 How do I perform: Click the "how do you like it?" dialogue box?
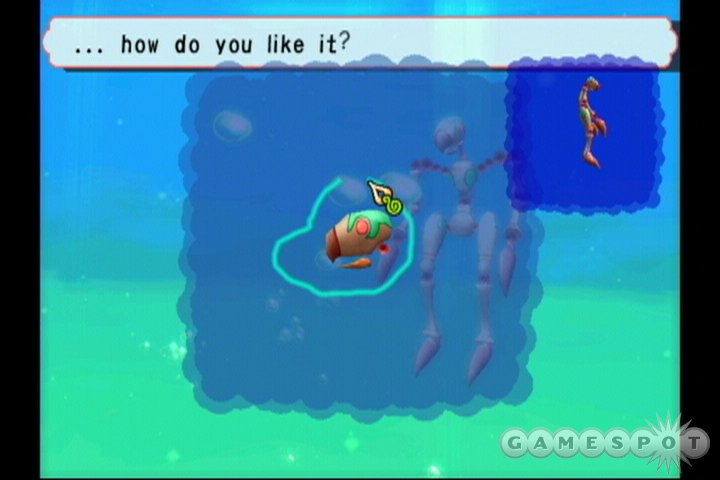click(x=360, y=44)
